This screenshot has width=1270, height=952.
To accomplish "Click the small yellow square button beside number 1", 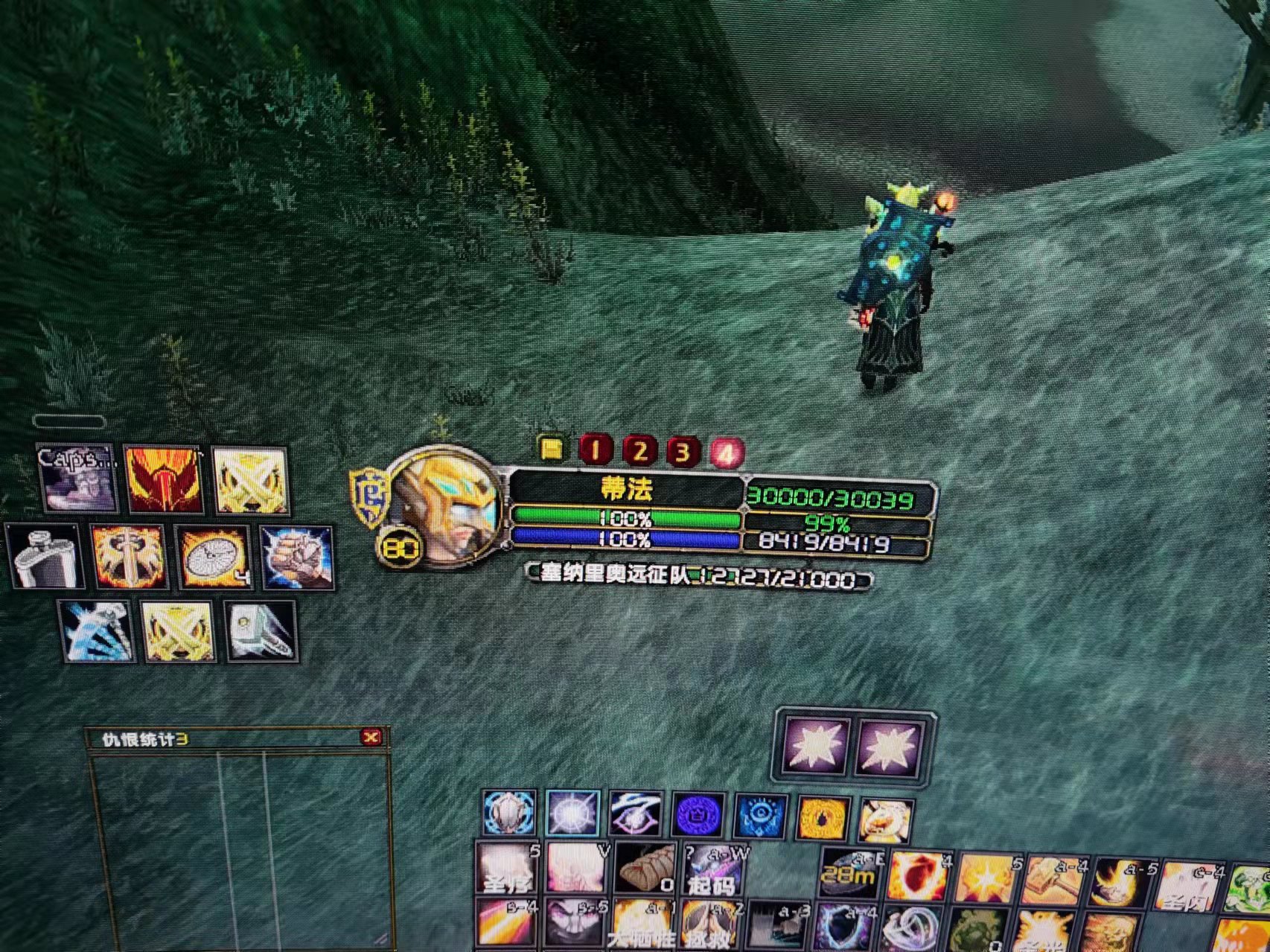I will (552, 448).
